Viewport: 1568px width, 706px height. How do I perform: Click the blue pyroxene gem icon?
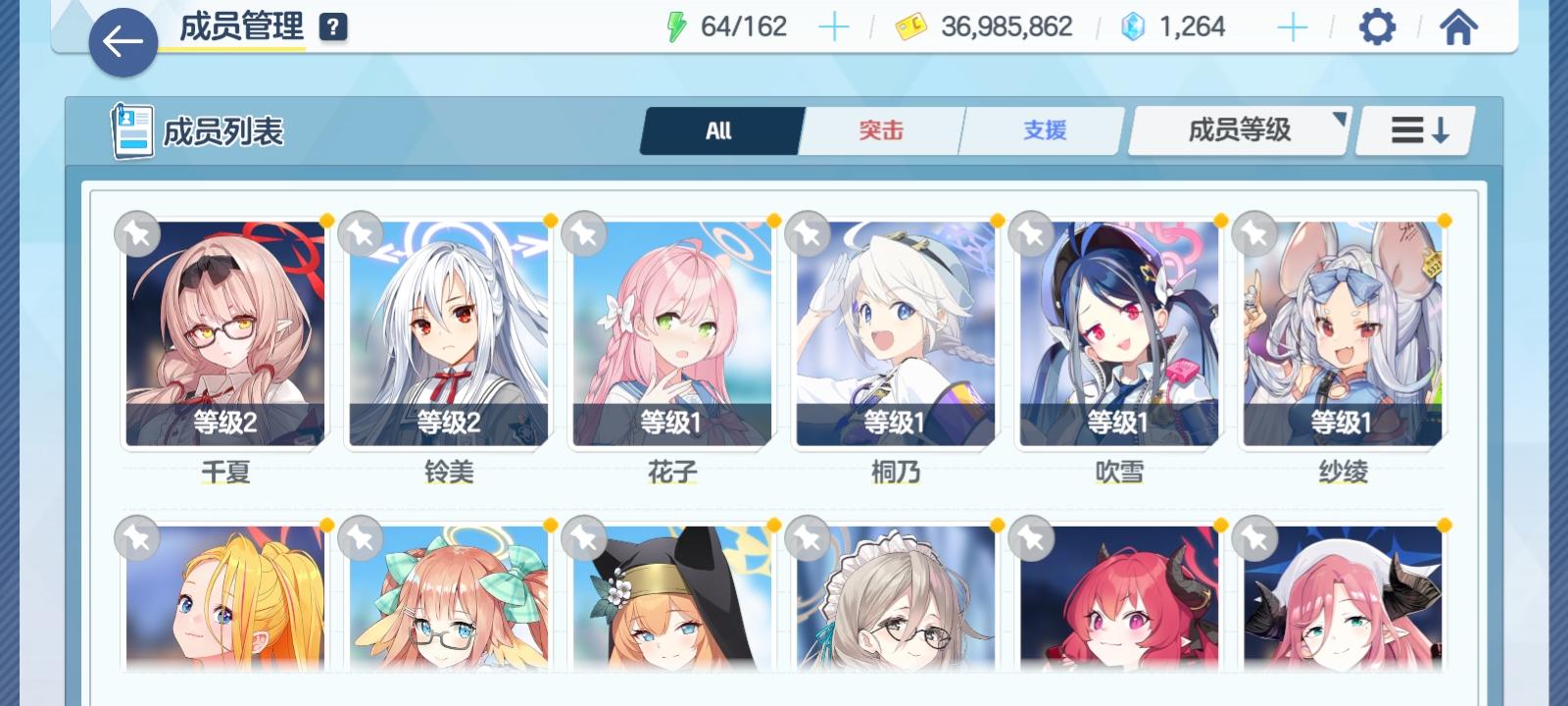(1132, 26)
